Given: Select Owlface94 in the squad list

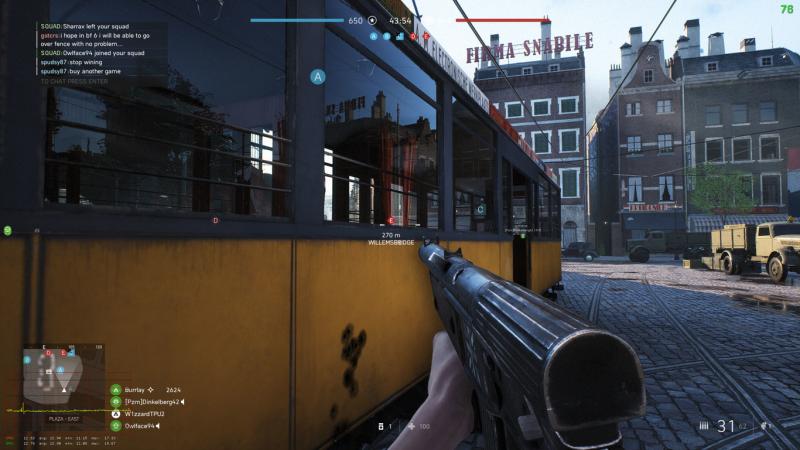Looking at the screenshot, I should click(x=140, y=426).
